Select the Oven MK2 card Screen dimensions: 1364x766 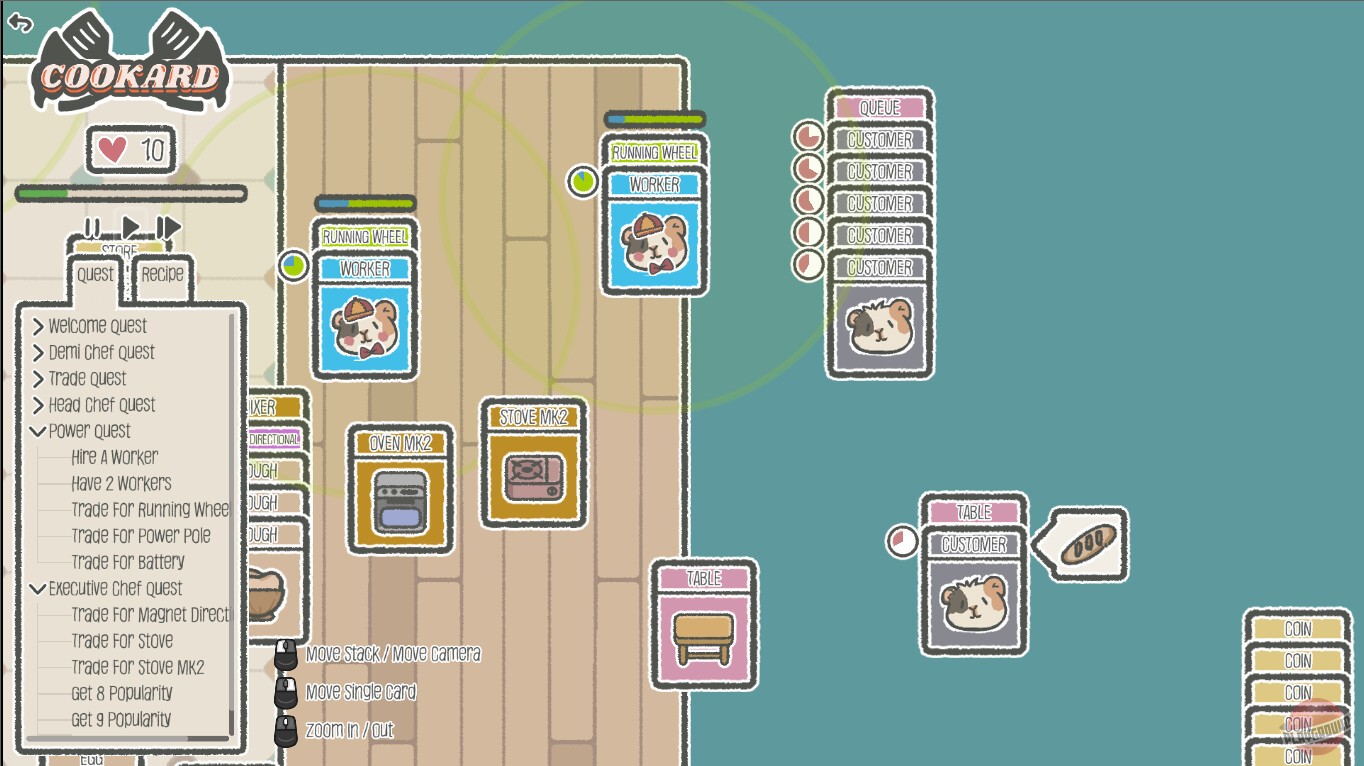pos(399,489)
